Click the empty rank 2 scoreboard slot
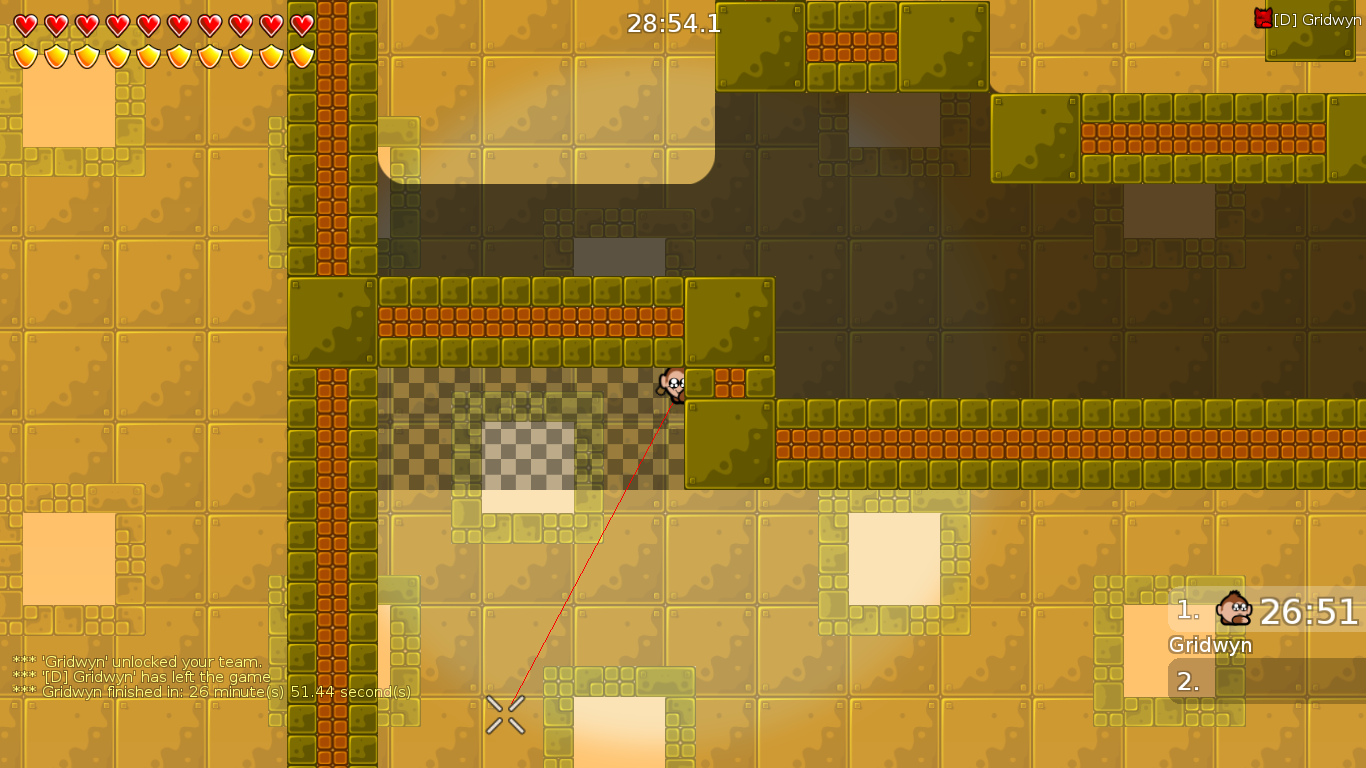Image resolution: width=1366 pixels, height=768 pixels. click(x=1190, y=679)
